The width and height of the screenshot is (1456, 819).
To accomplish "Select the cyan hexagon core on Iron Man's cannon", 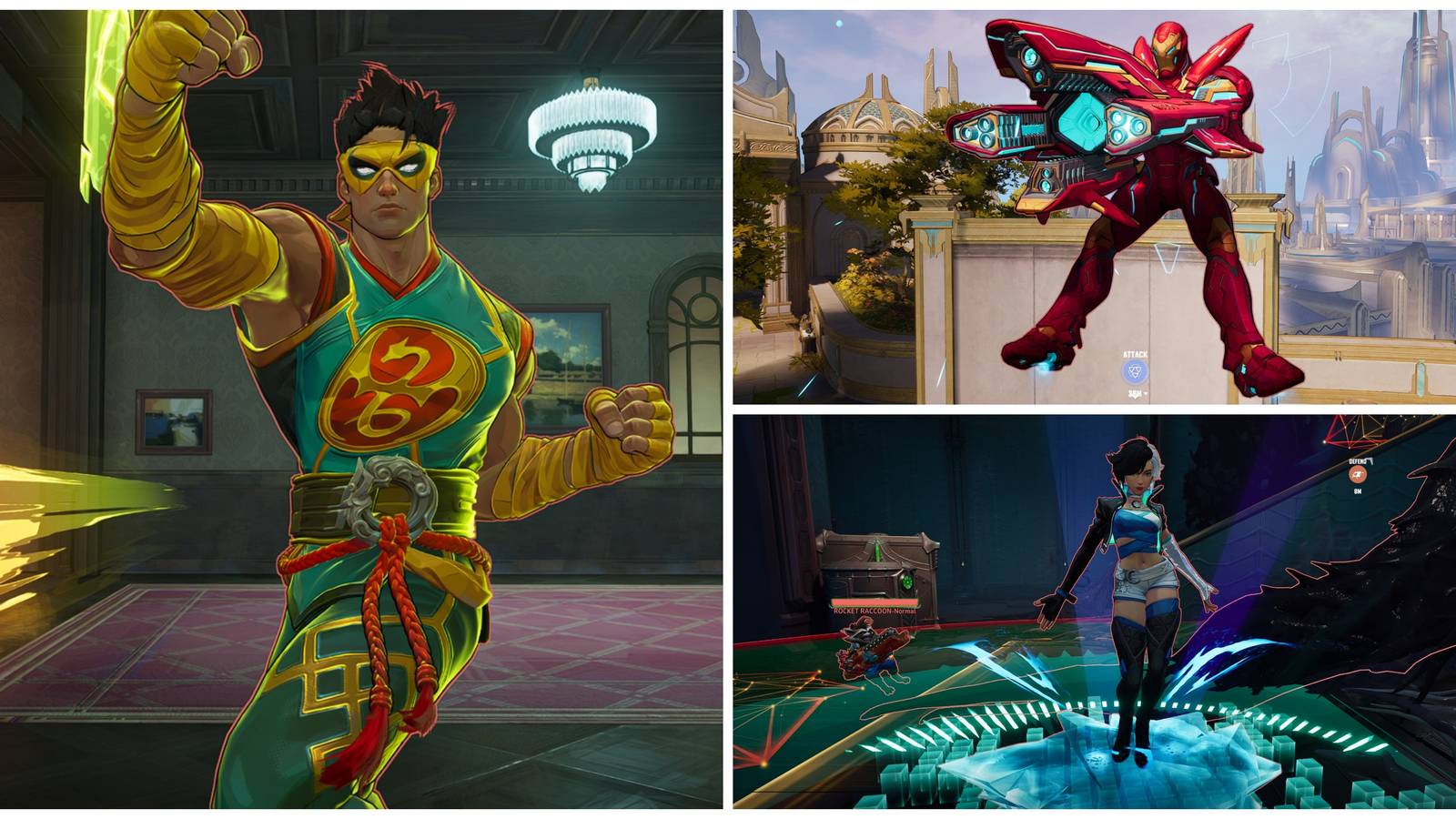I will [x=1081, y=120].
